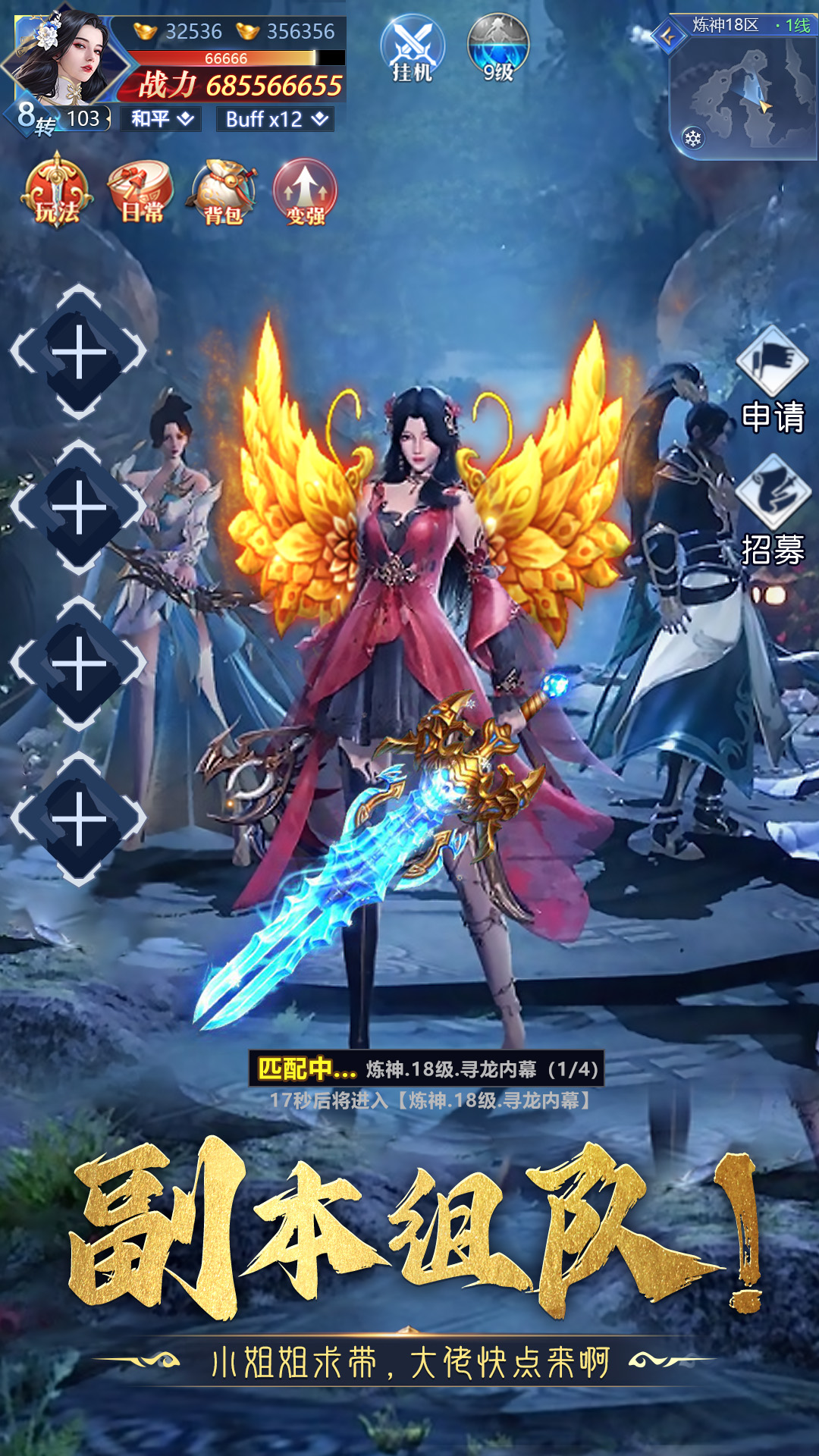Tap the 变强 power-up icon

point(305,193)
